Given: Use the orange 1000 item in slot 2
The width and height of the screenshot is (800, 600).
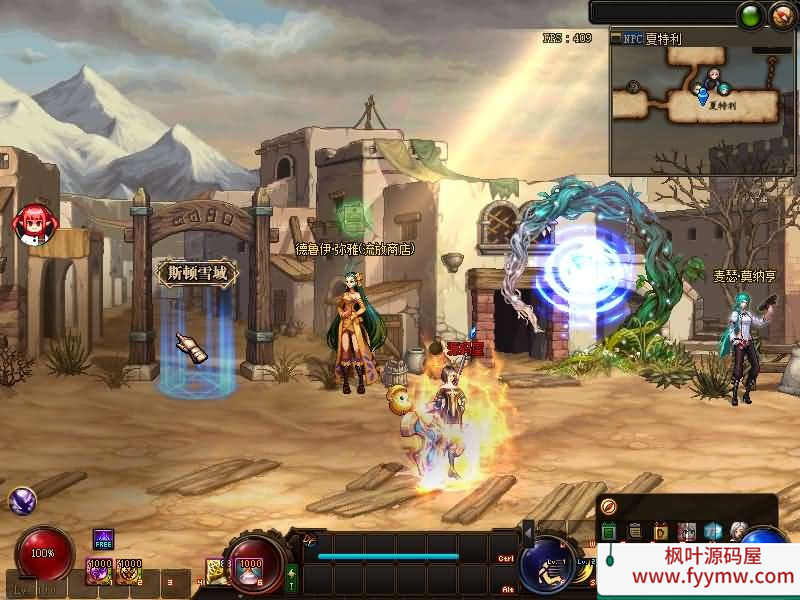Looking at the screenshot, I should click(129, 570).
